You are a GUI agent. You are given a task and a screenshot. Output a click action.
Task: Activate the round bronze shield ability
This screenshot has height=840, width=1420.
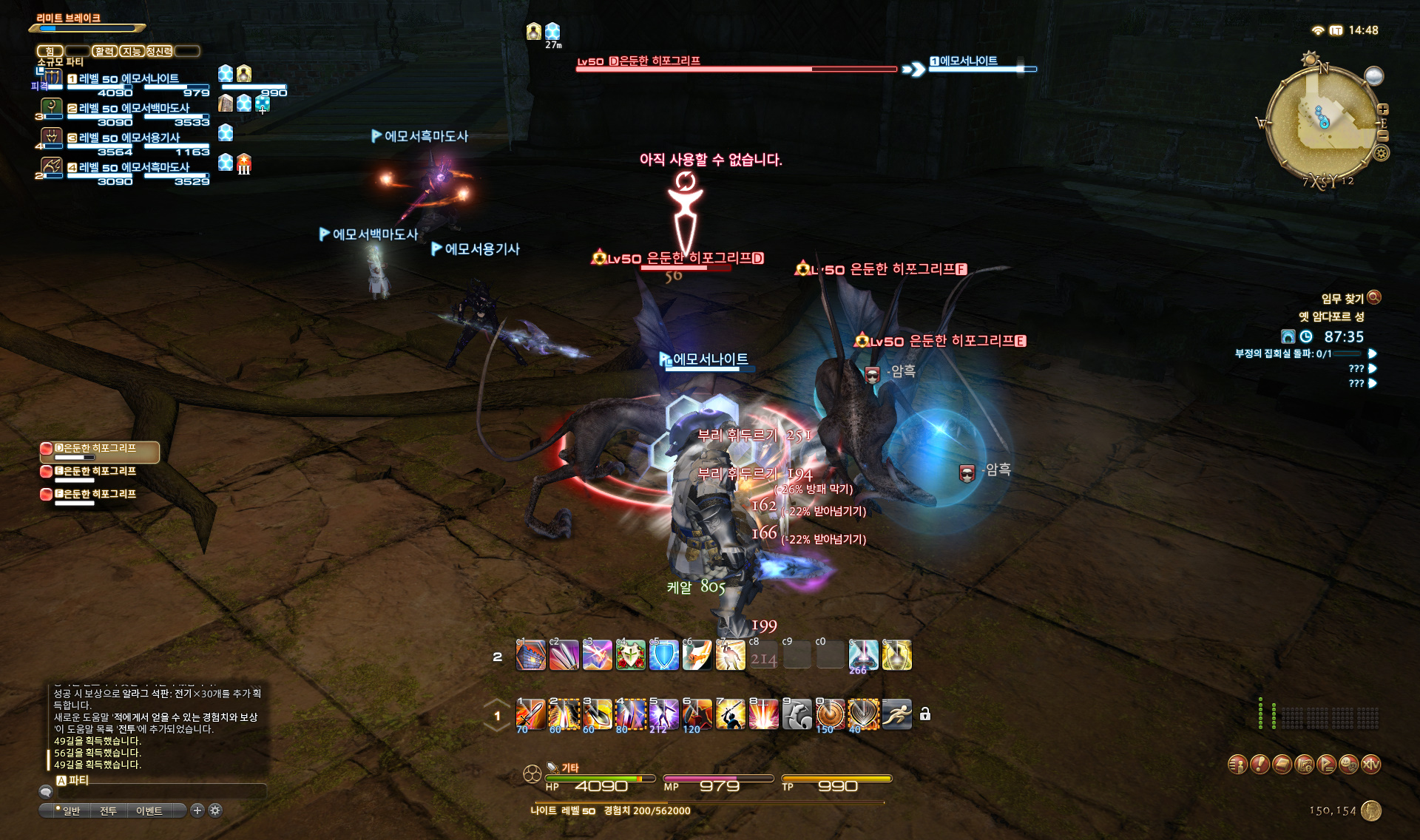[830, 714]
